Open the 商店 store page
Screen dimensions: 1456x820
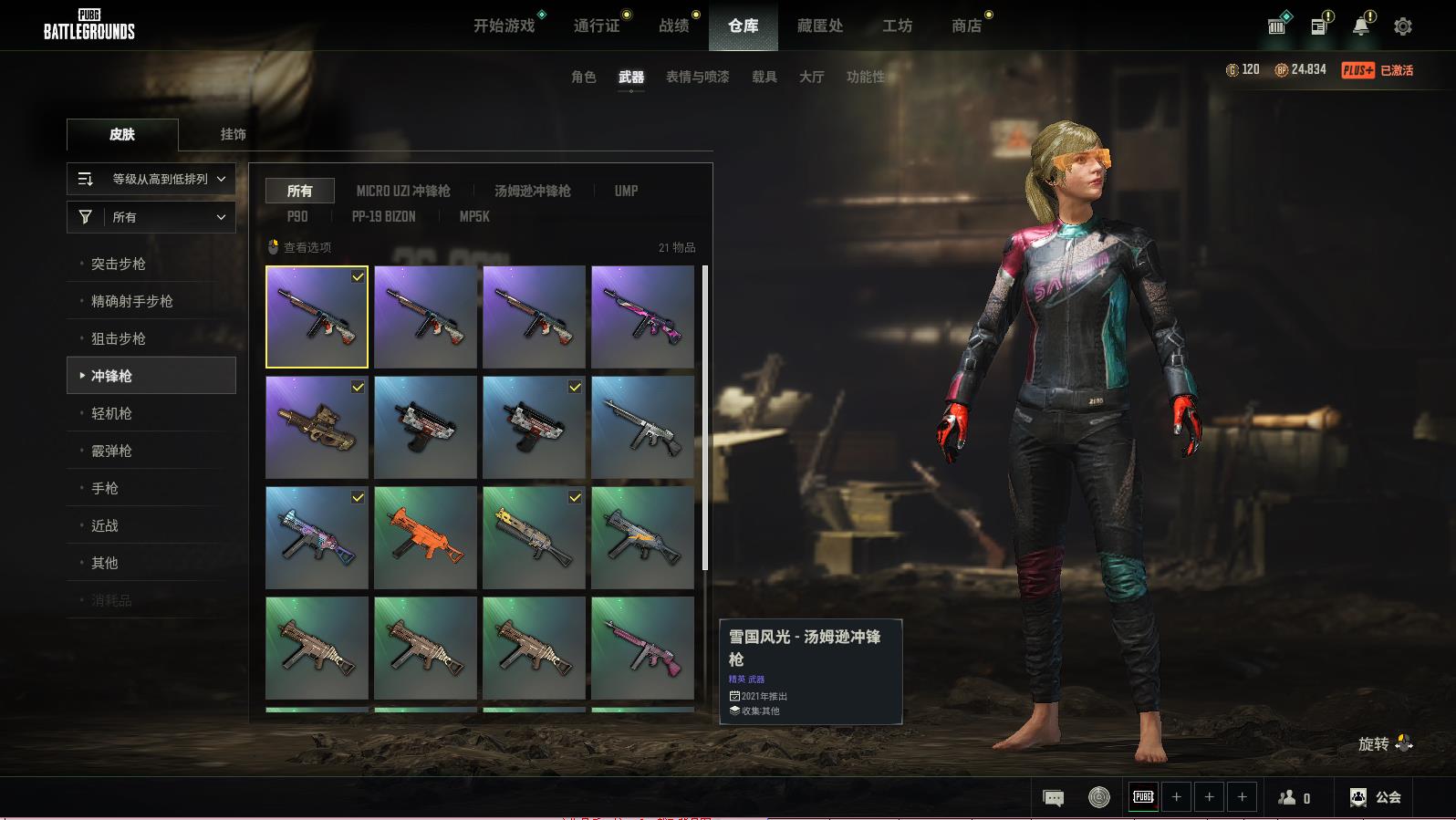966,26
